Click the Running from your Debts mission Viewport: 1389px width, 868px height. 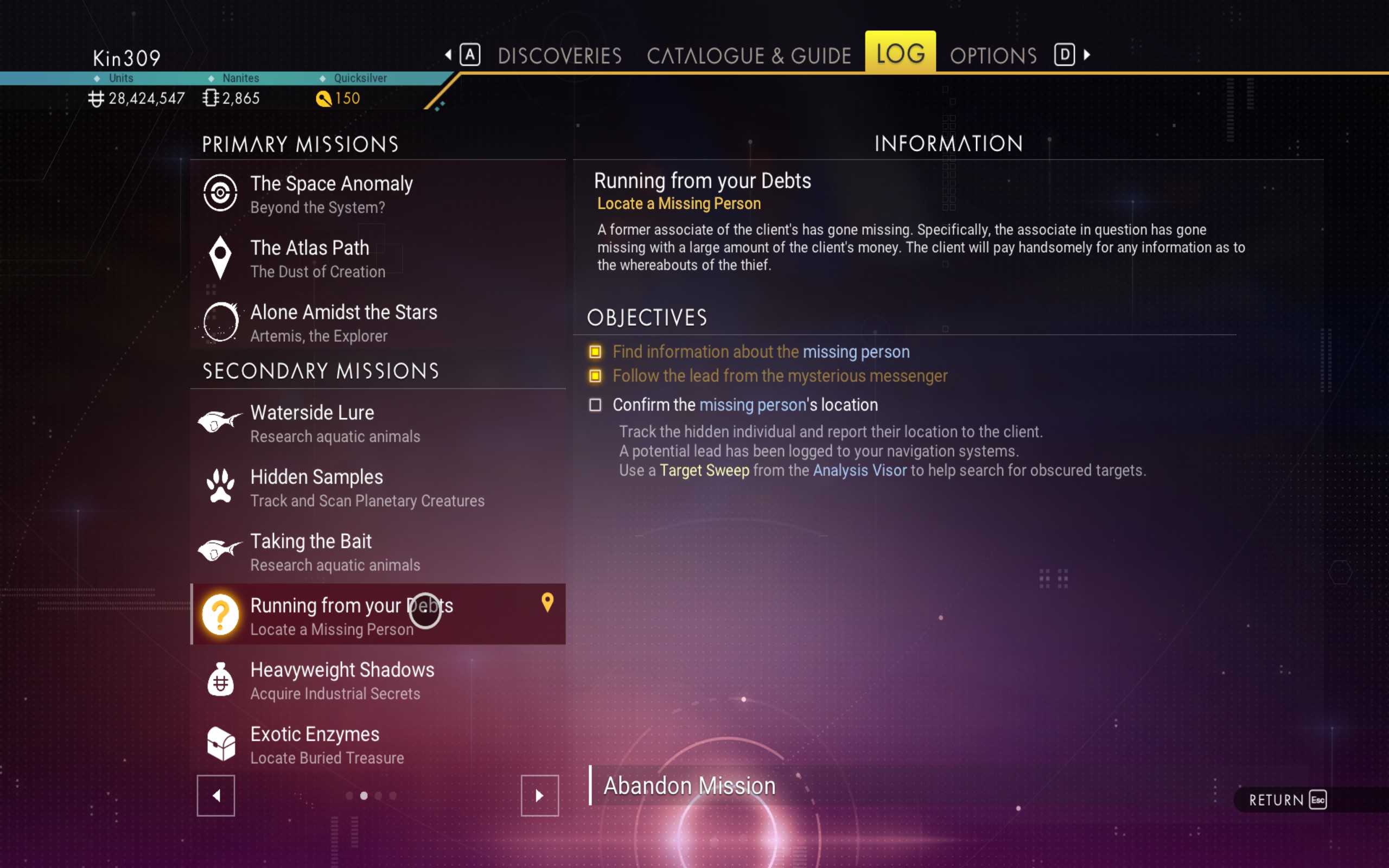click(378, 616)
